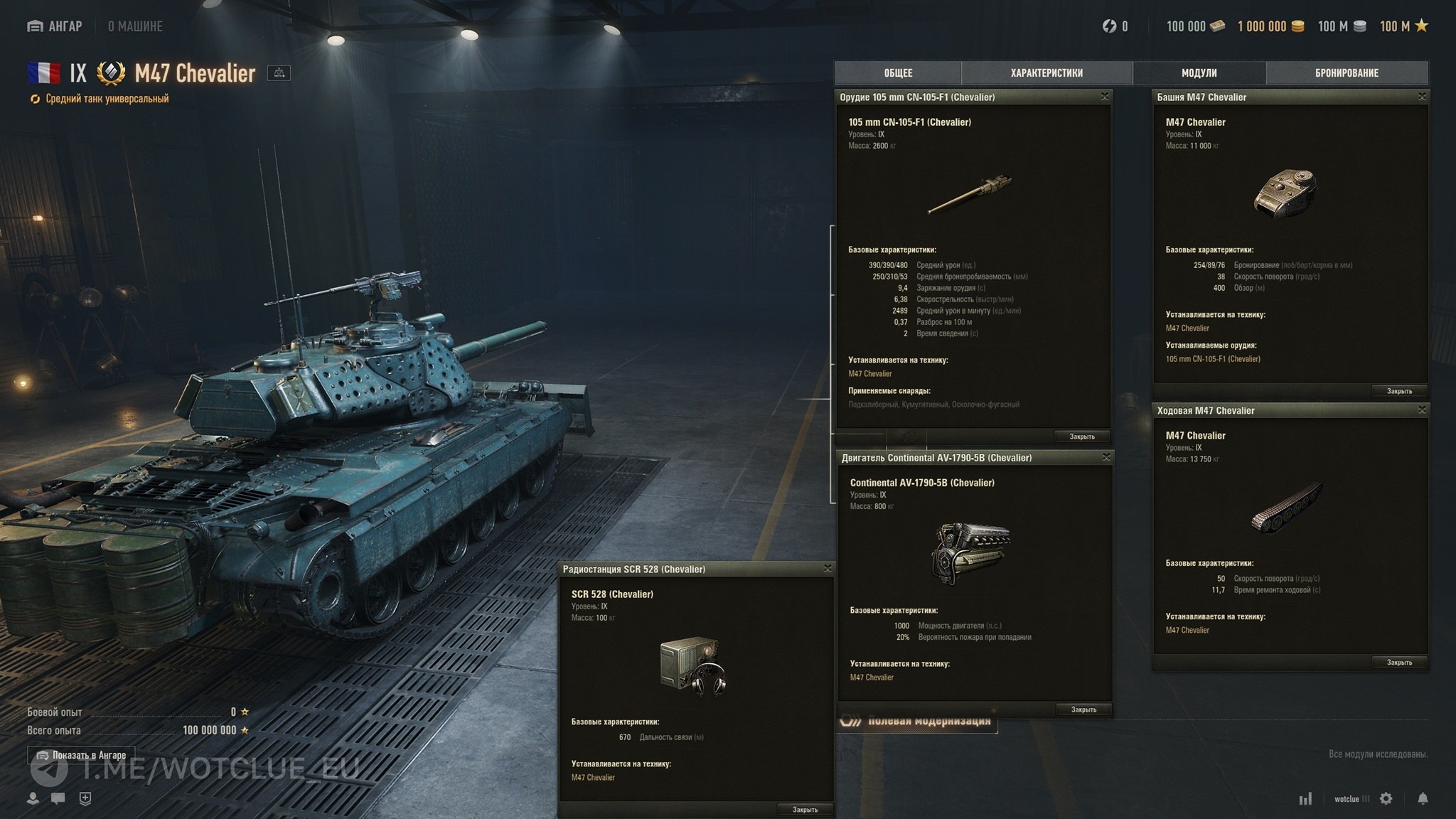Return to the Ангар hangar screen
The width and height of the screenshot is (1456, 819).
pos(55,26)
